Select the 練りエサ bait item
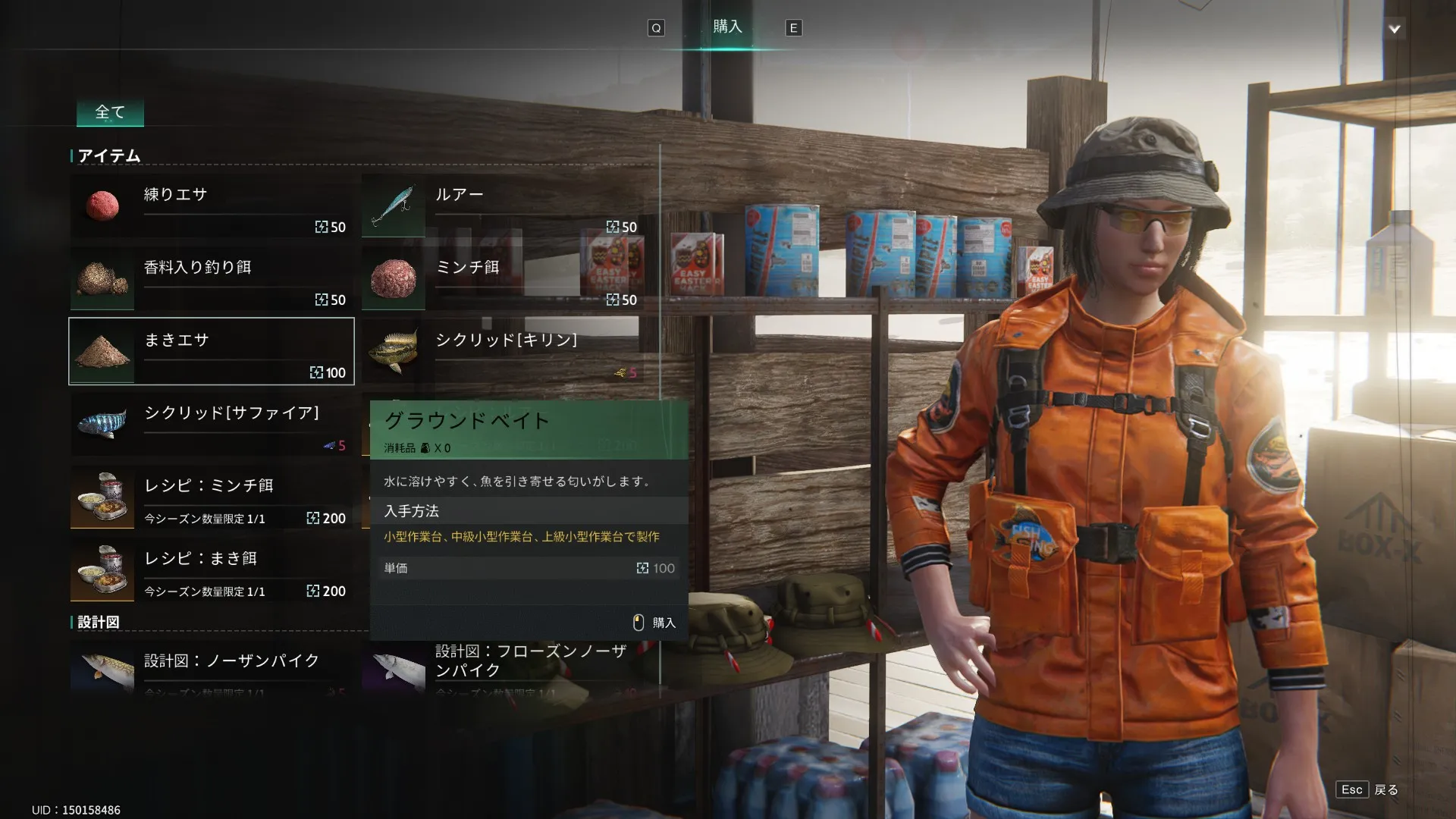 click(212, 206)
